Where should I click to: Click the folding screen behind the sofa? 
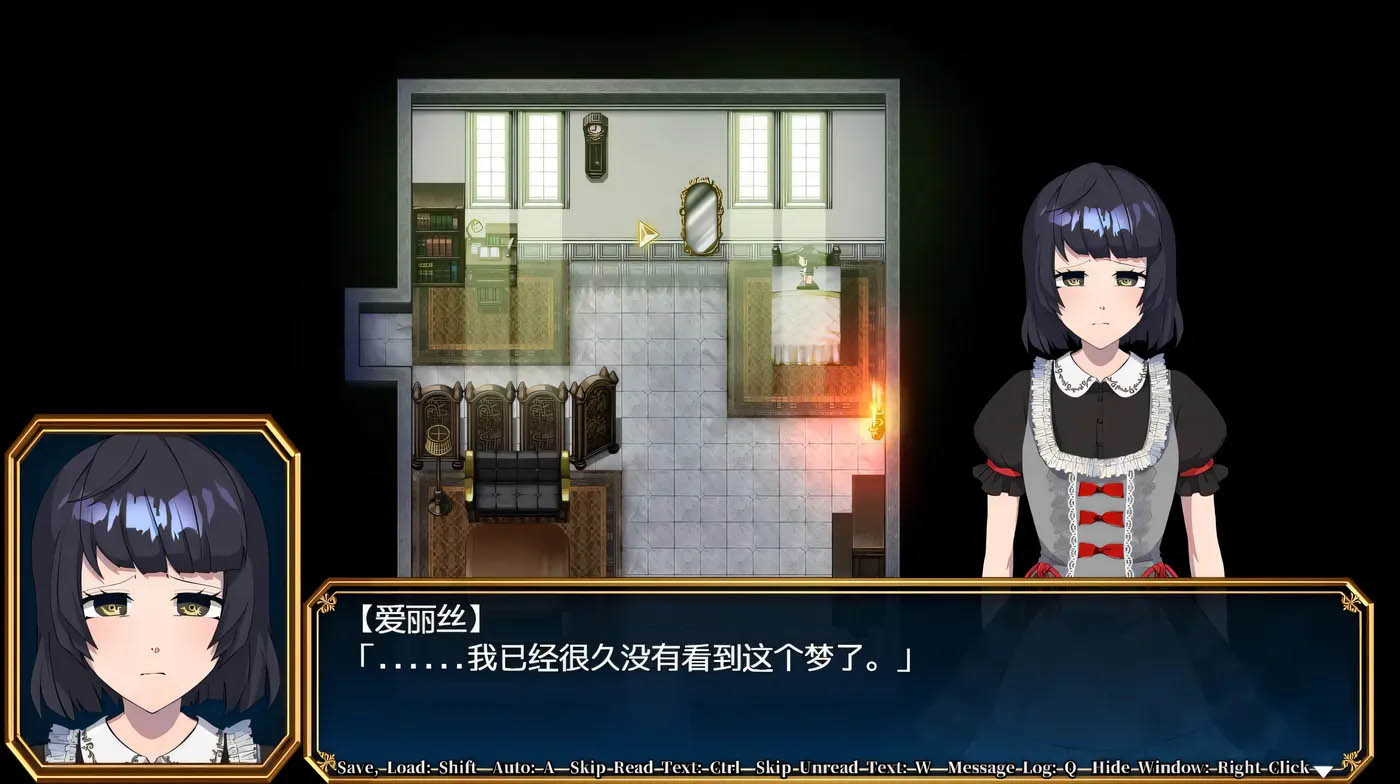tap(510, 415)
